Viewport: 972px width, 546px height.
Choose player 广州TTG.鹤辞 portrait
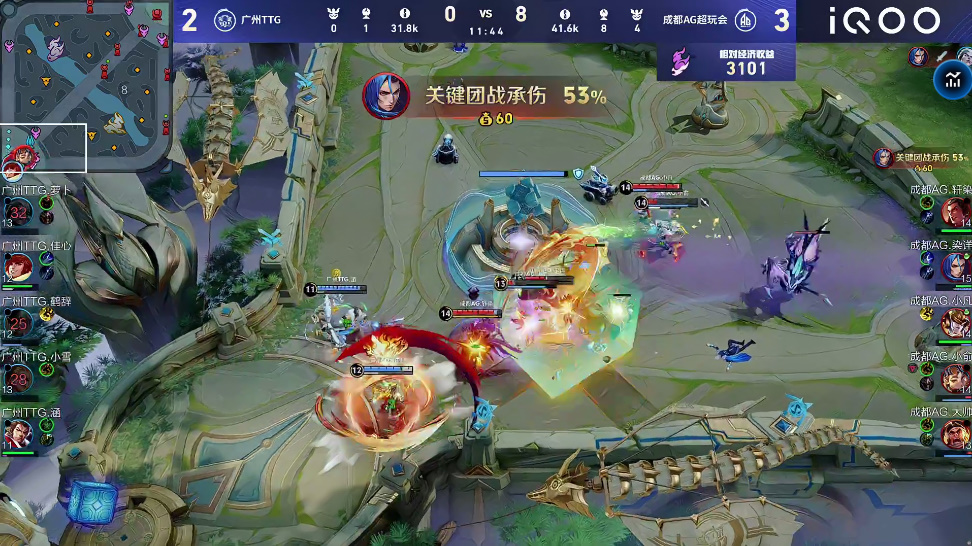click(18, 322)
